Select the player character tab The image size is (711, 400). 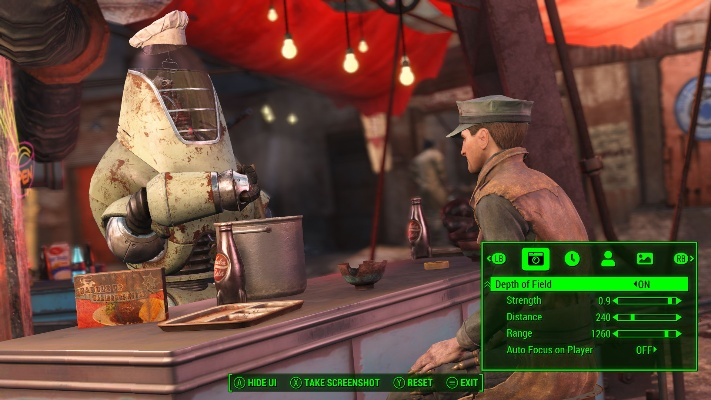pos(607,258)
